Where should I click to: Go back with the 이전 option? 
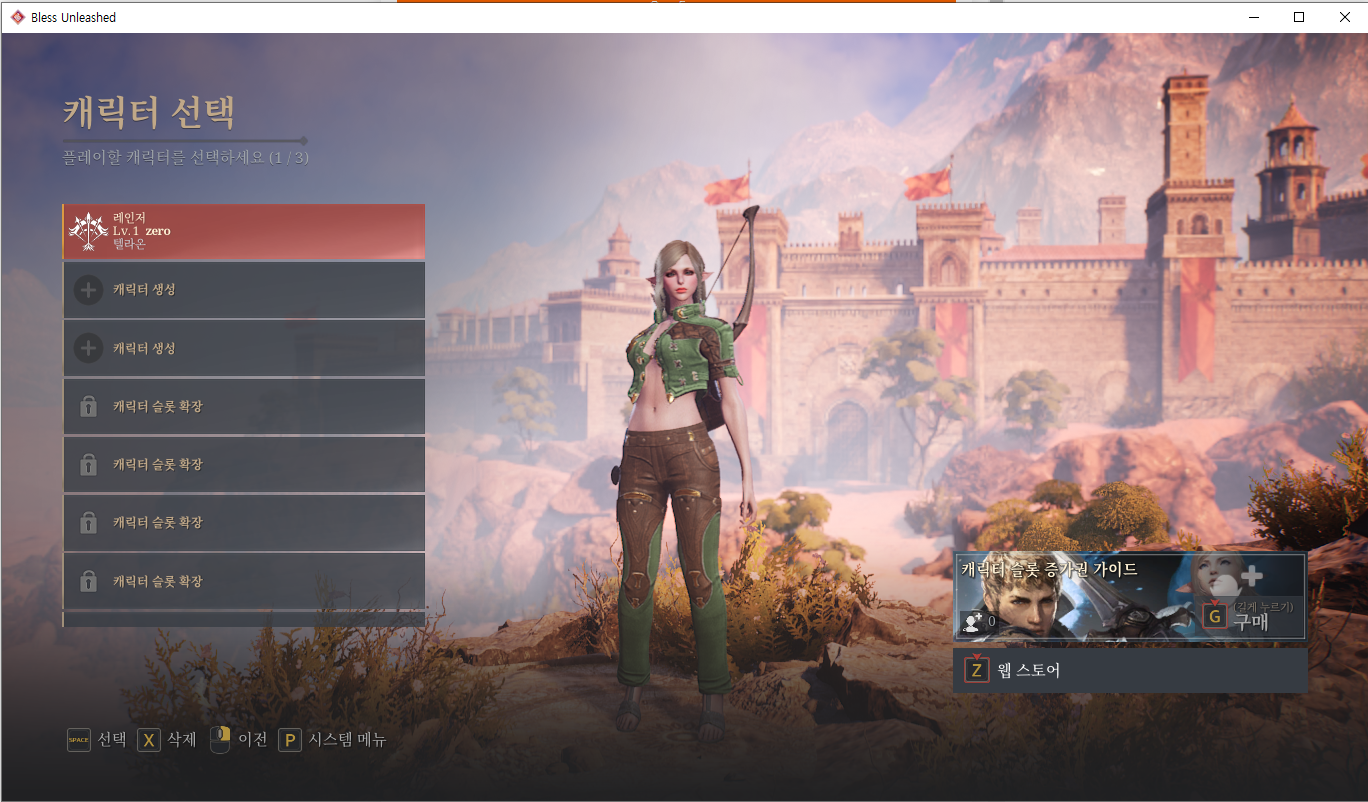[x=239, y=740]
